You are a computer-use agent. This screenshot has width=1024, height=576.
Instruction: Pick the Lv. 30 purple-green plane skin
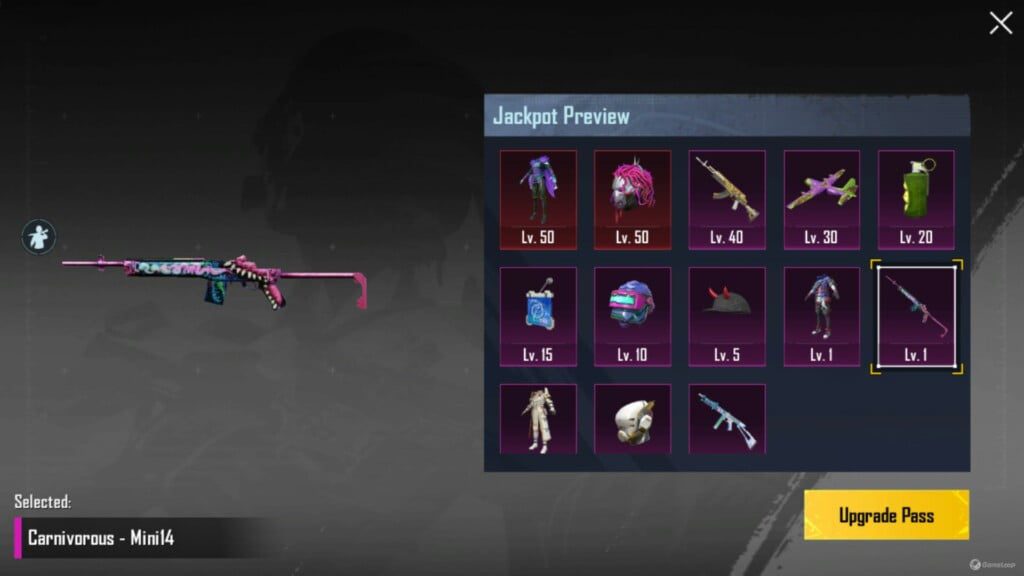point(821,199)
